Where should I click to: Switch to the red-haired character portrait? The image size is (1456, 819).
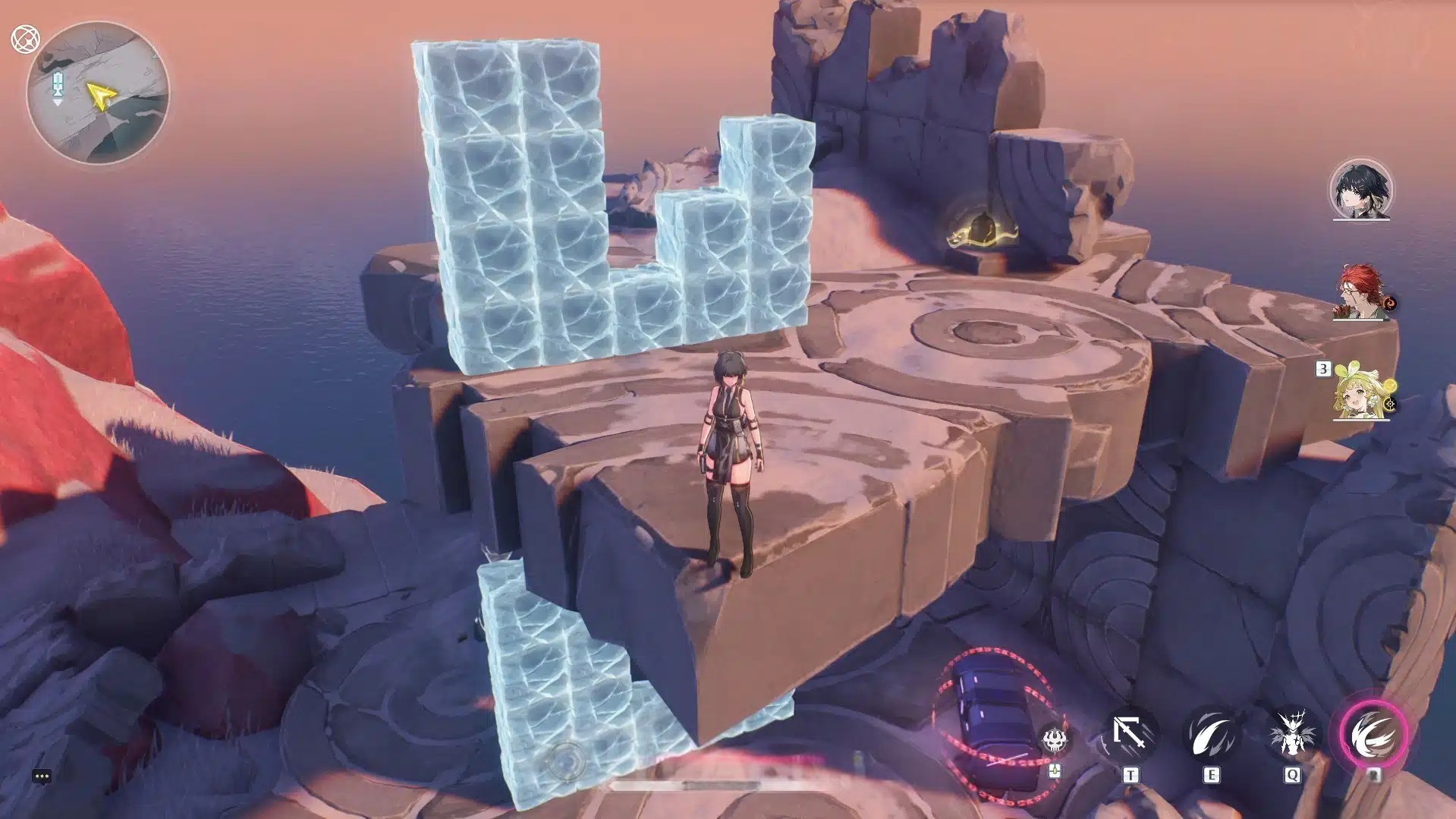pyautogui.click(x=1361, y=292)
